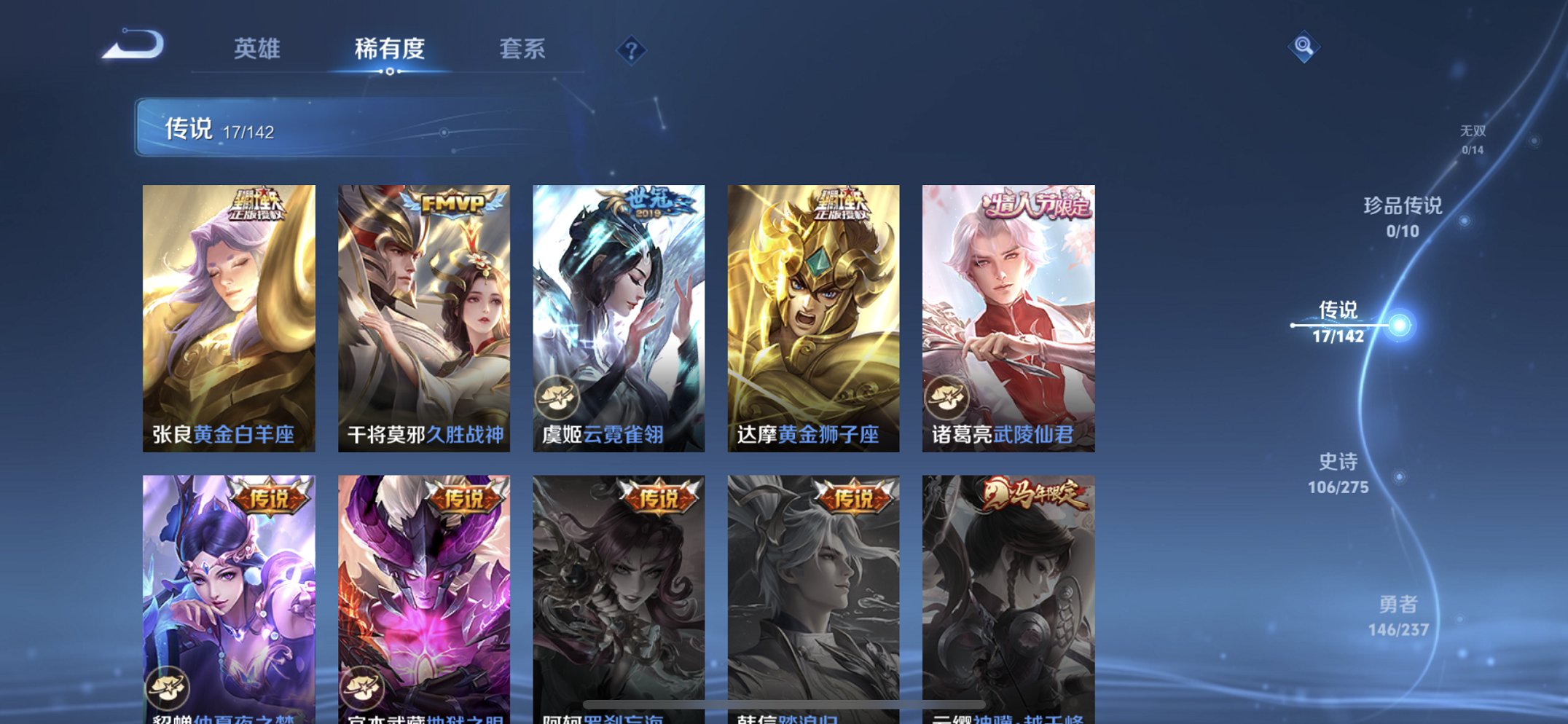This screenshot has height=724, width=1568.
Task: Switch to the 套系 tab
Action: 523,50
